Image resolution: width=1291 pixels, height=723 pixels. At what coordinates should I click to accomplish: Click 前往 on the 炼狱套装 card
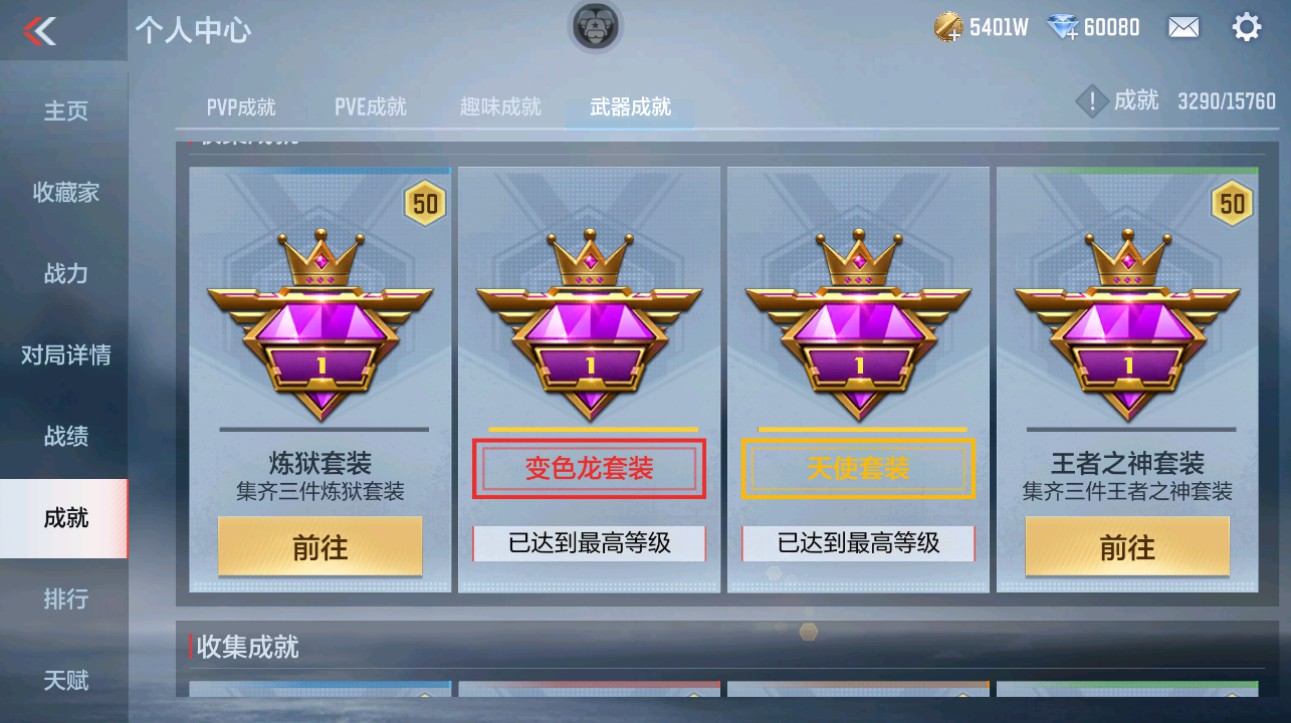pos(320,546)
